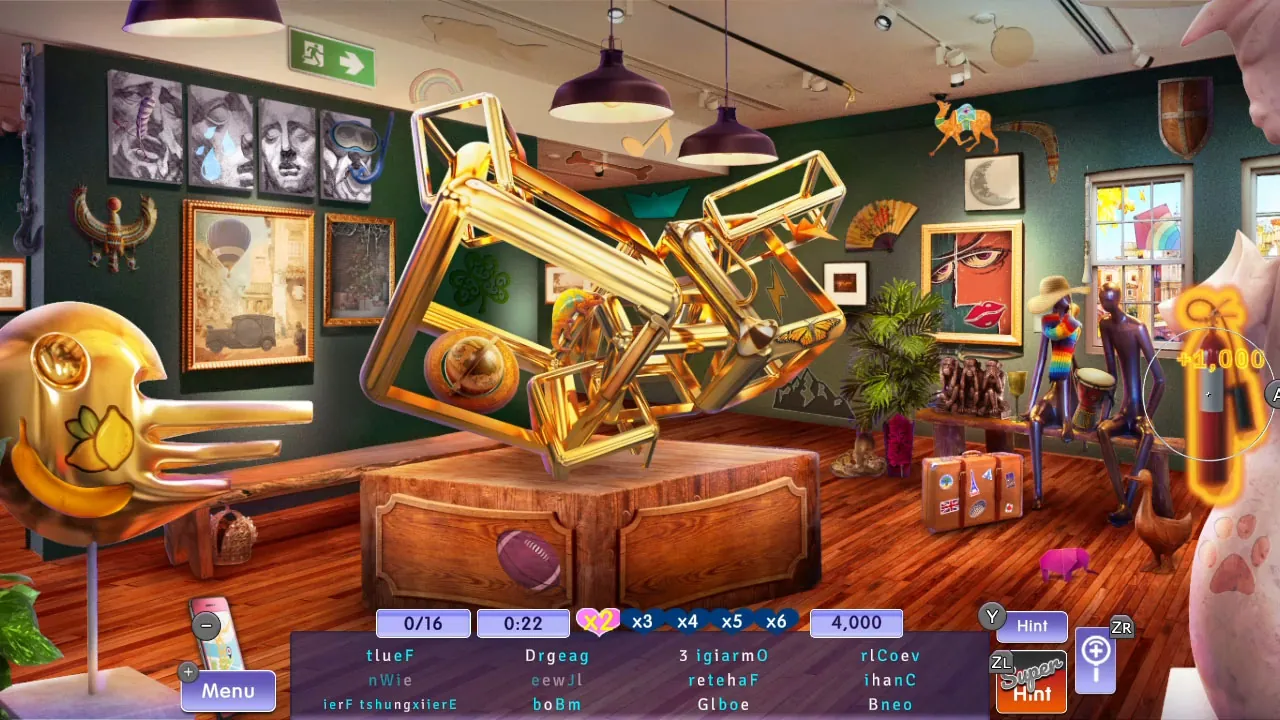Click the 0/16 progress counter

click(422, 623)
